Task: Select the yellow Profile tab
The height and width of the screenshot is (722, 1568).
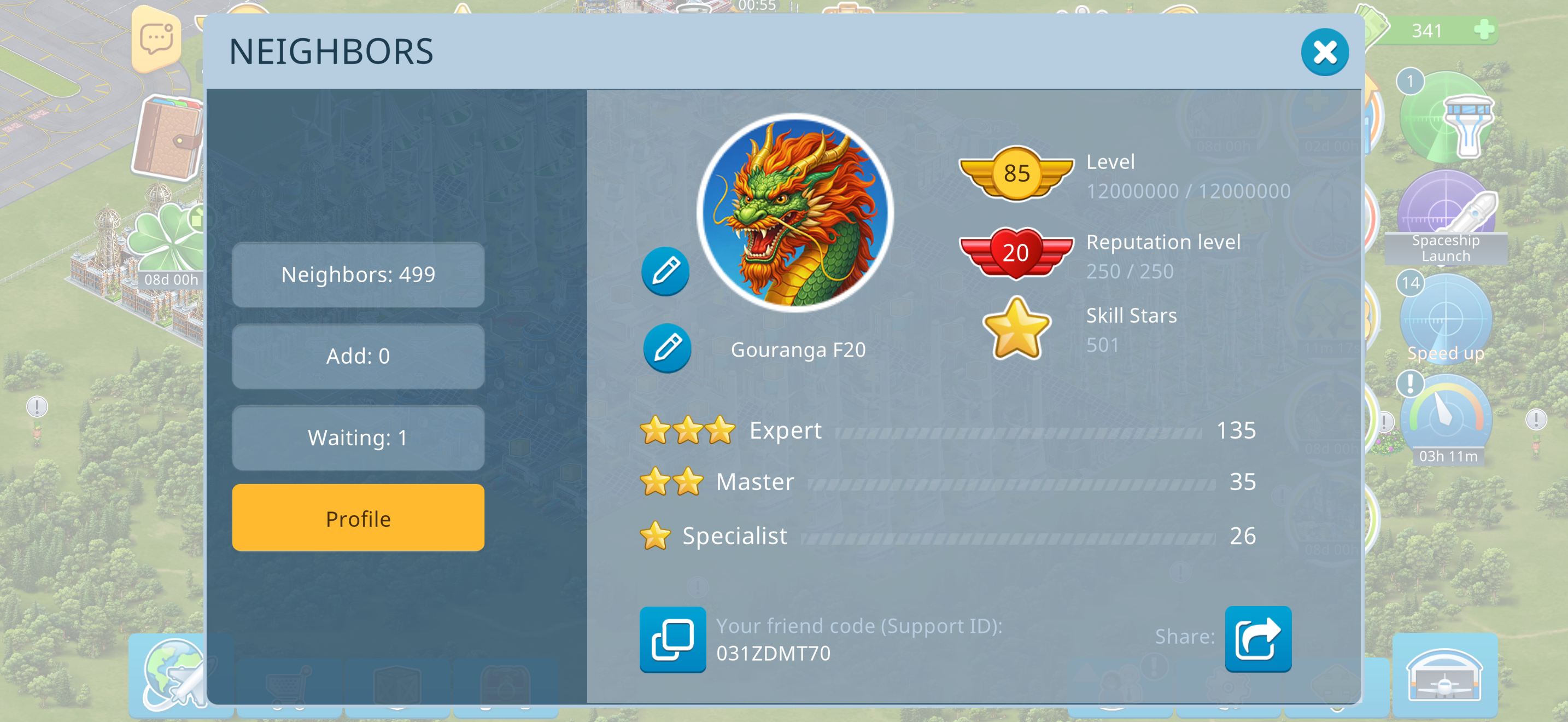Action: pyautogui.click(x=358, y=519)
